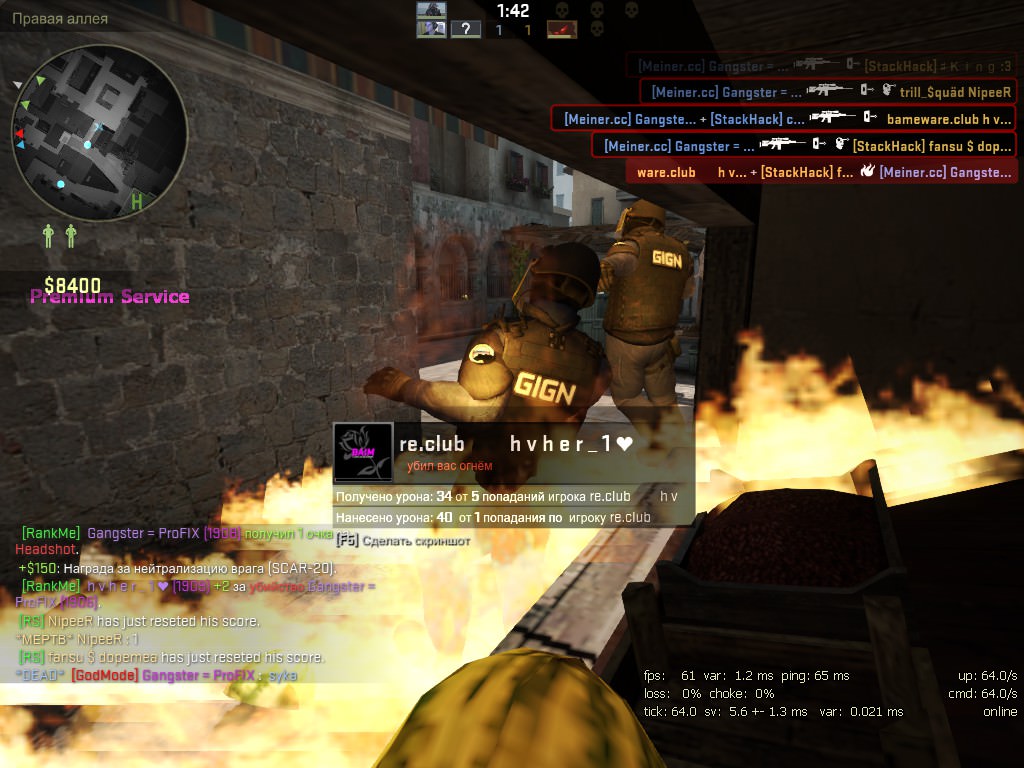Click the circular radar minimap
This screenshot has height=768, width=1024.
pyautogui.click(x=99, y=131)
